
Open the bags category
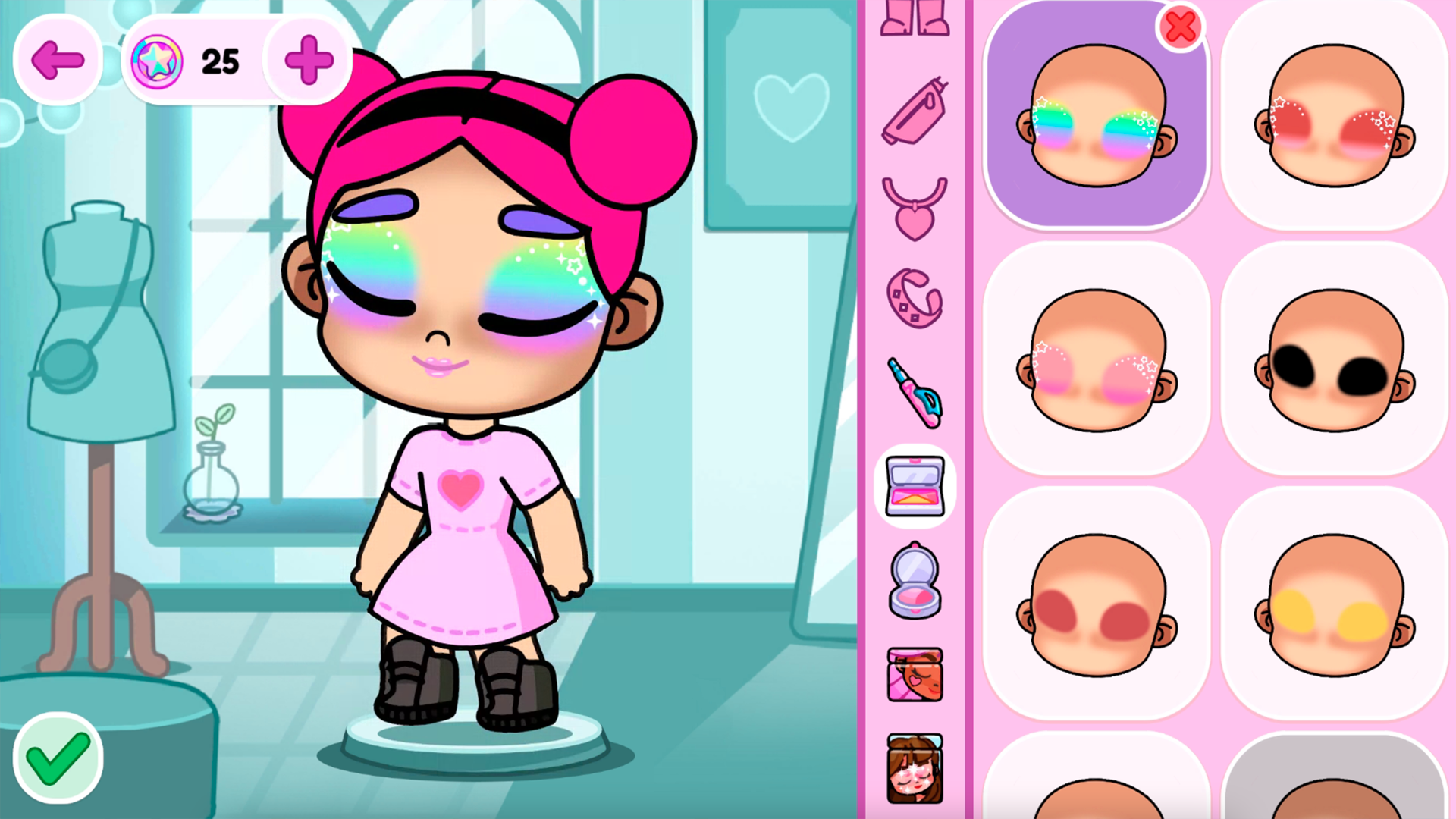point(914,110)
